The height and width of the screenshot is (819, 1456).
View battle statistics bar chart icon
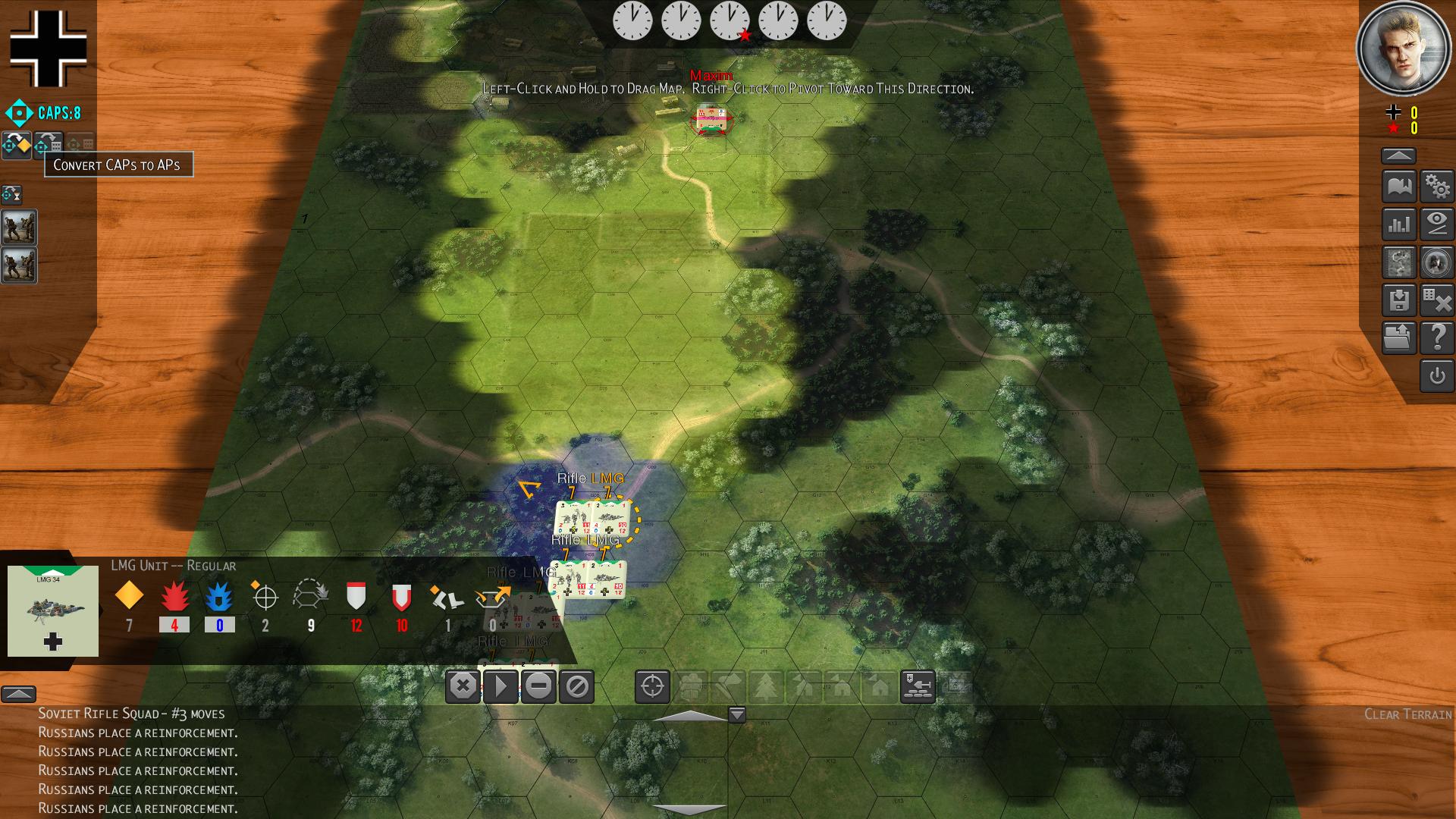(x=1399, y=225)
